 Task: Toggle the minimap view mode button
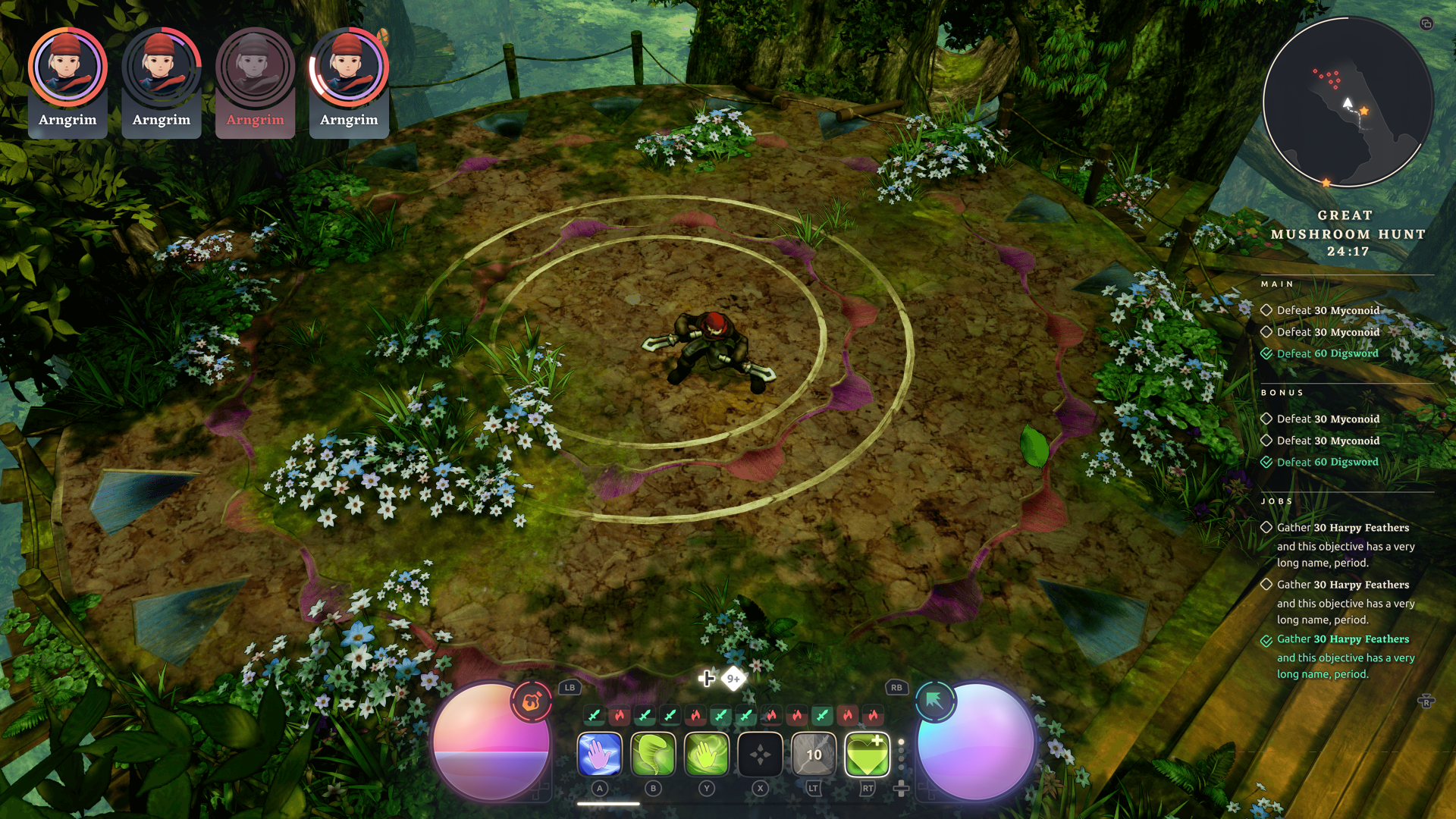click(x=1426, y=24)
